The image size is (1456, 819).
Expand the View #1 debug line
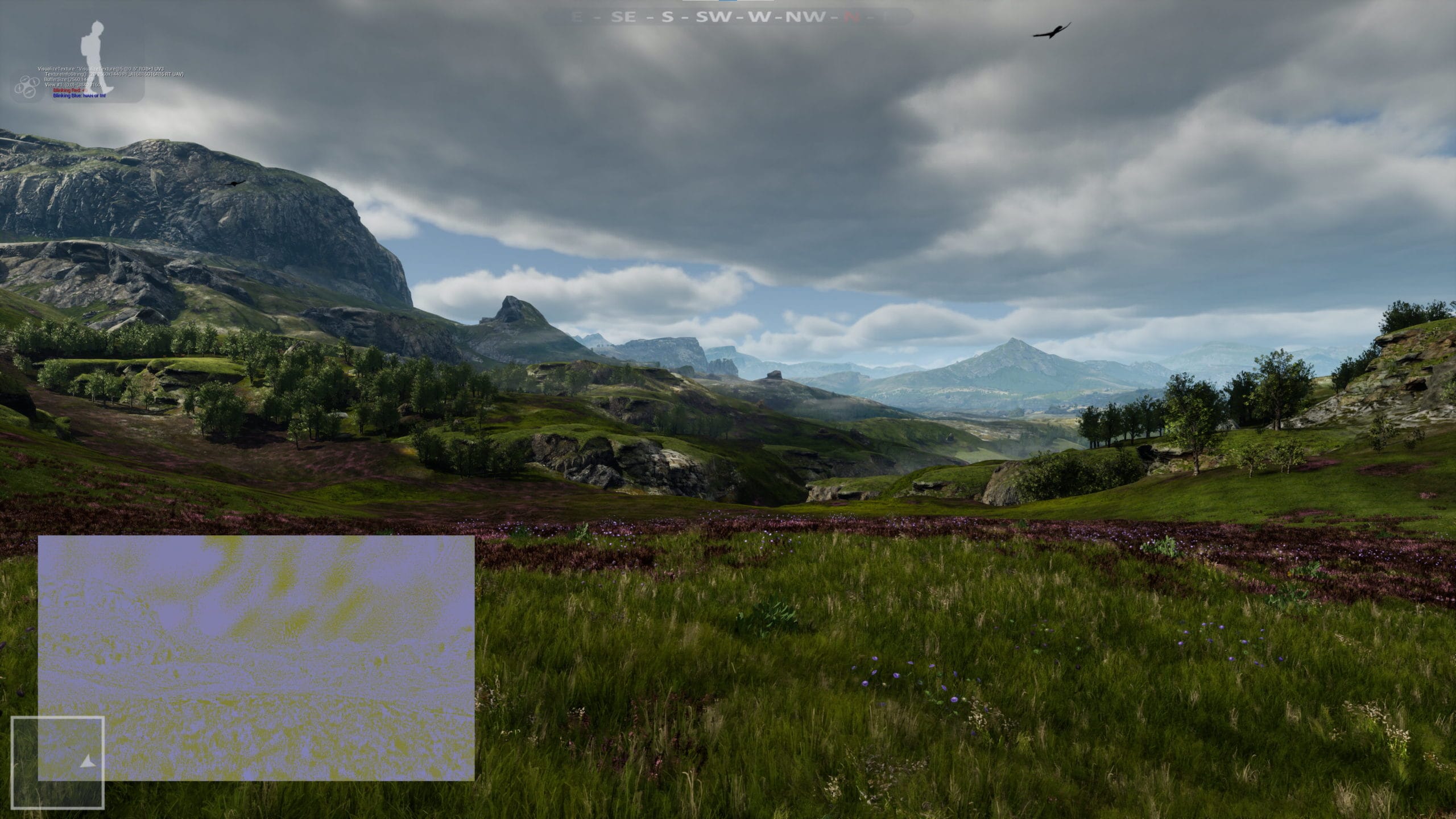(x=58, y=85)
